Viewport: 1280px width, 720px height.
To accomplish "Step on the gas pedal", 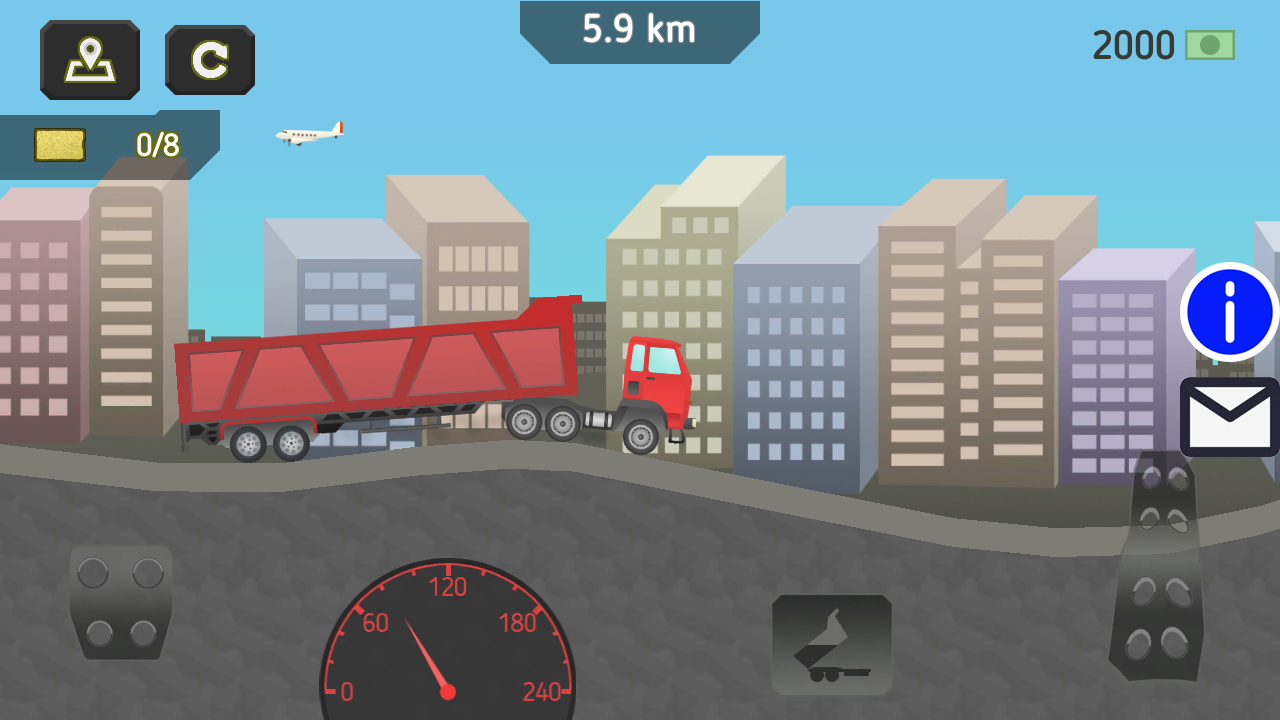I will [1158, 570].
